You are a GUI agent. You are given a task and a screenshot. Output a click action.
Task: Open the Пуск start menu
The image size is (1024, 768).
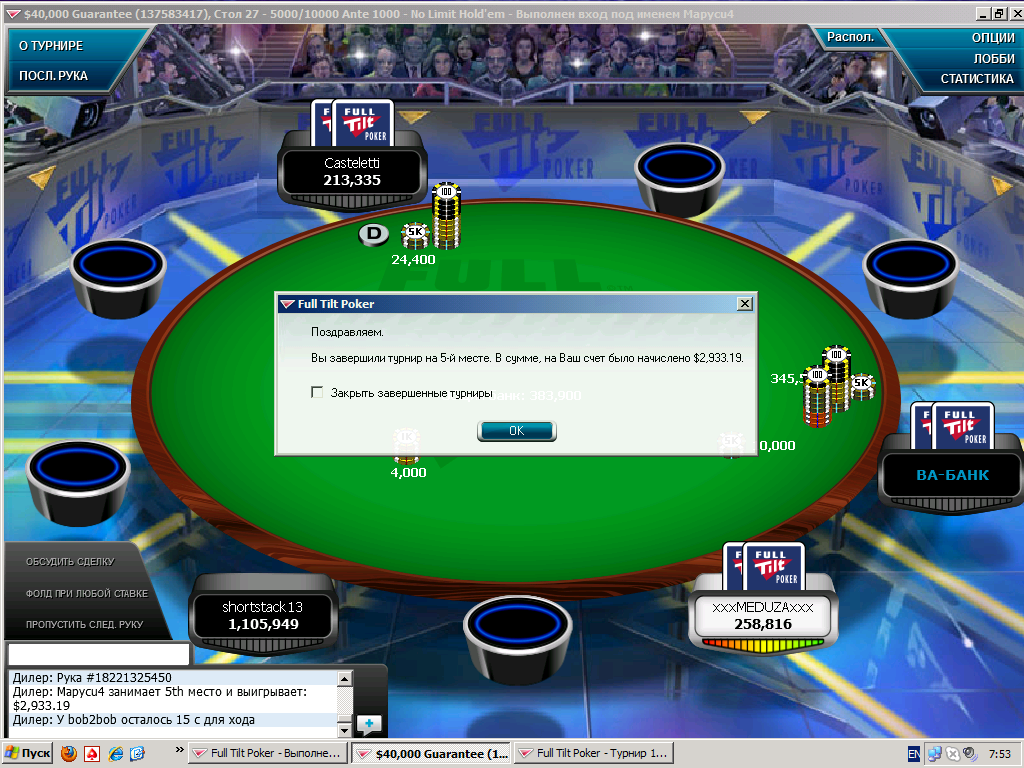tap(28, 753)
